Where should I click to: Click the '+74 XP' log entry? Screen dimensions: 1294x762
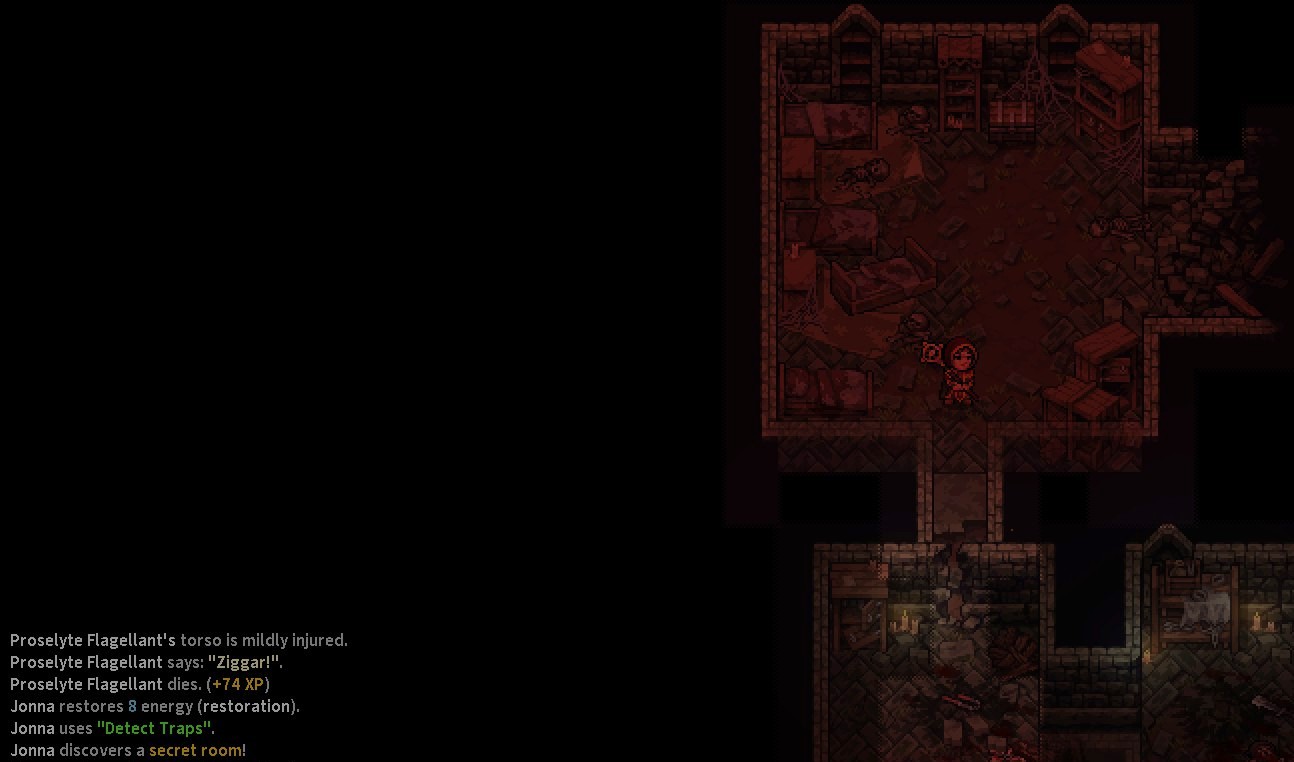[238, 684]
